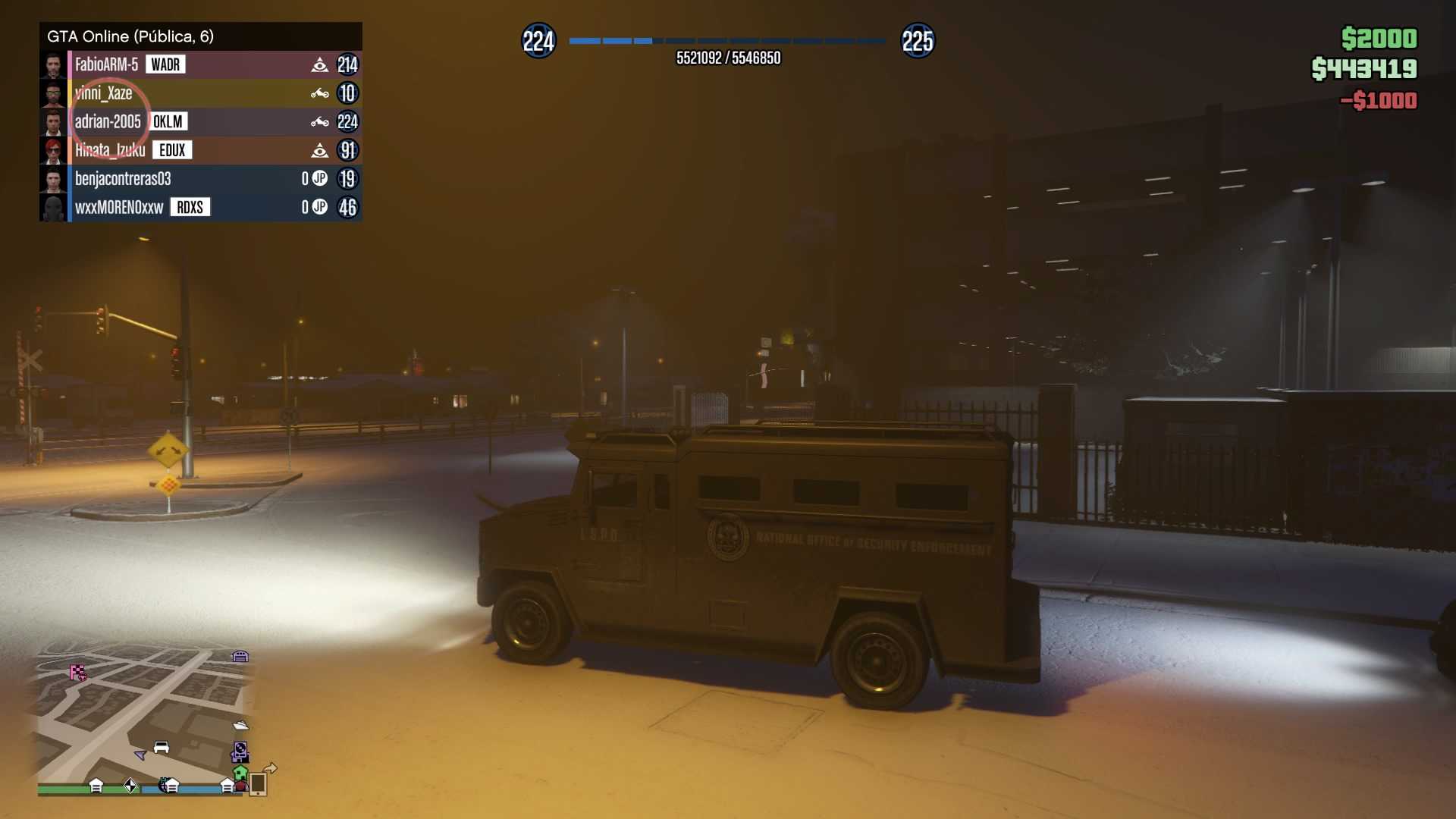Choose the vinni_Xaze player row

[x=104, y=93]
